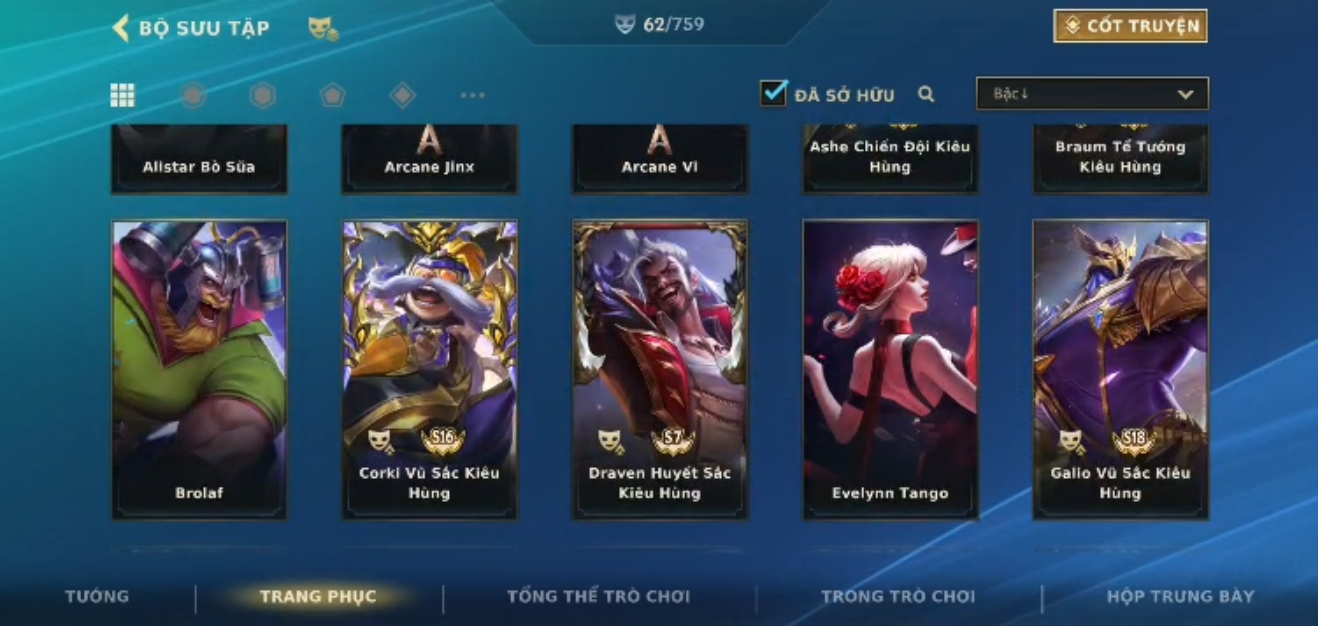Select the all-skins grid filter icon
Image resolution: width=1318 pixels, height=626 pixels.
click(123, 95)
